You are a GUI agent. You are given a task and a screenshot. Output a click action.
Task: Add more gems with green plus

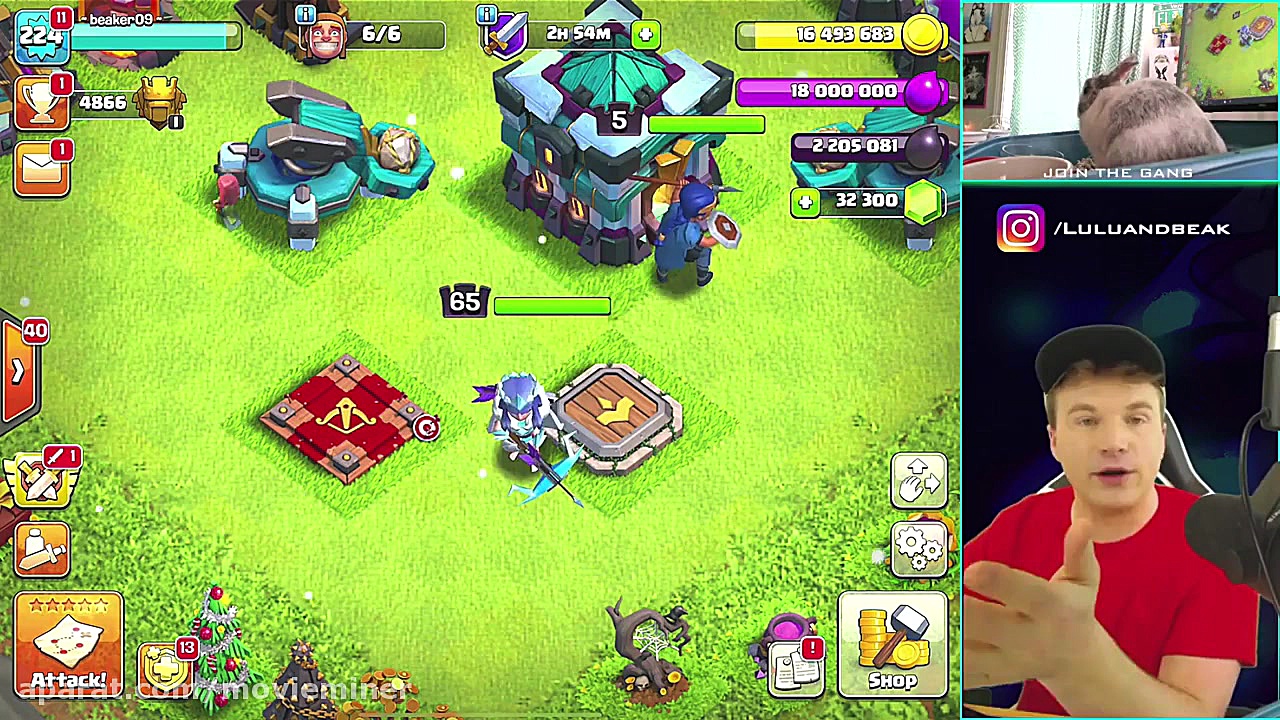pyautogui.click(x=806, y=202)
